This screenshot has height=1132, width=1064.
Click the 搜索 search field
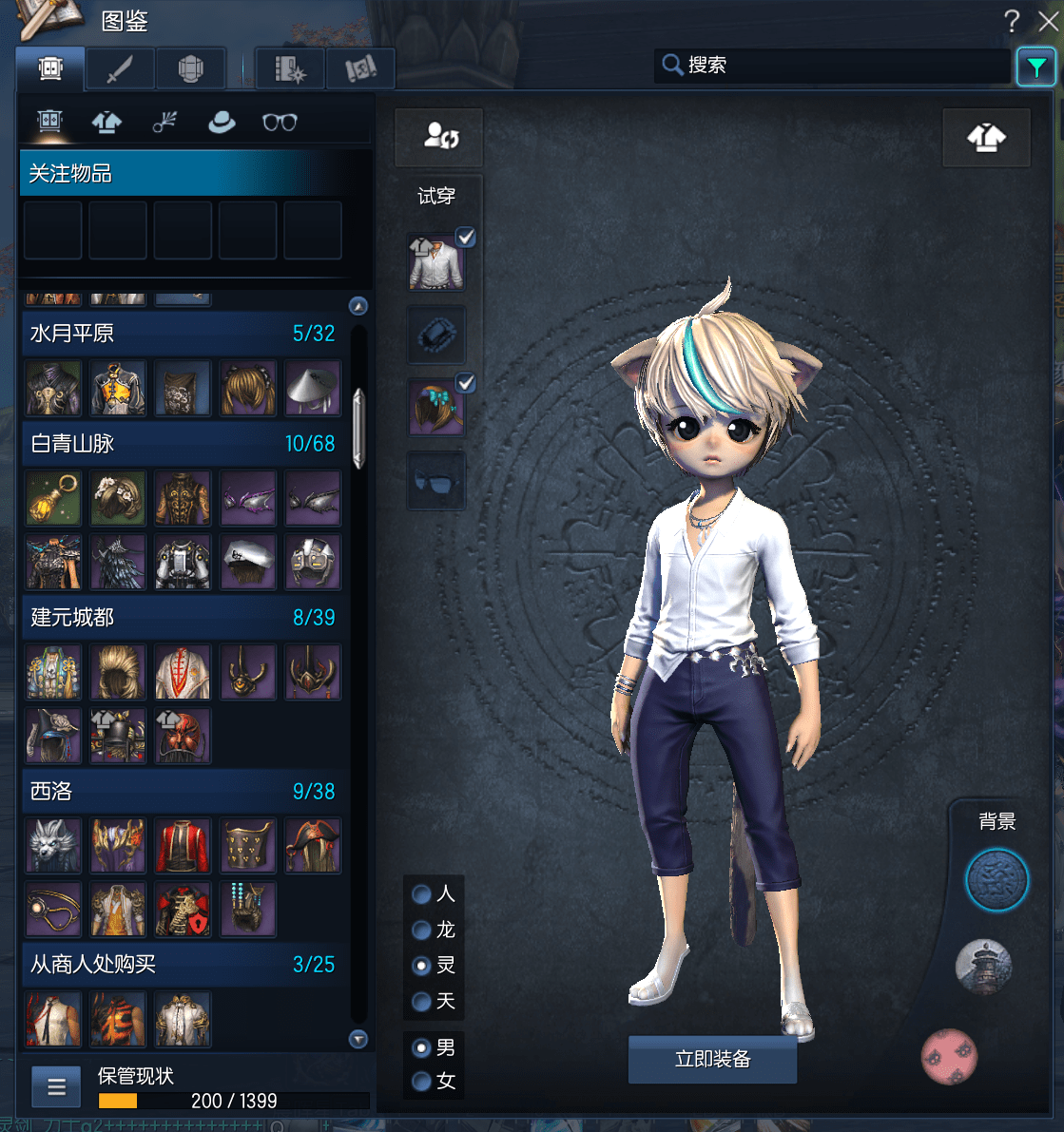pyautogui.click(x=837, y=66)
